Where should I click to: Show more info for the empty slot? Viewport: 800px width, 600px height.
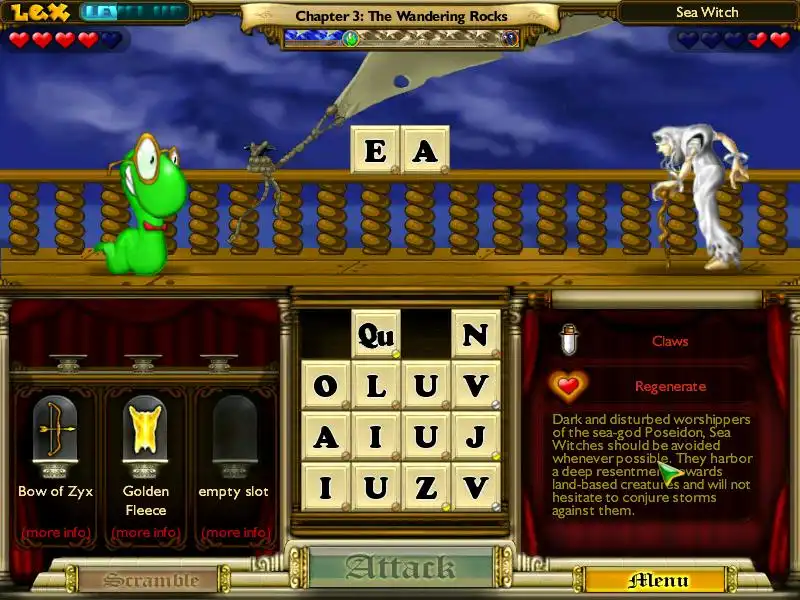click(234, 532)
